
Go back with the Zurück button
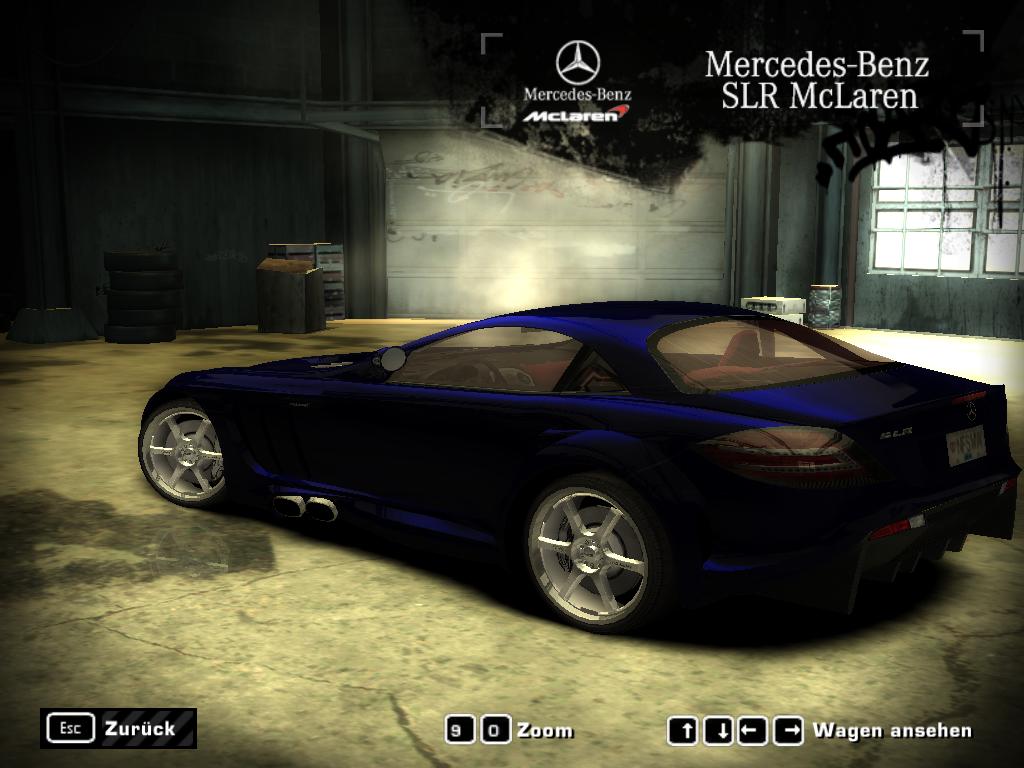pos(118,728)
